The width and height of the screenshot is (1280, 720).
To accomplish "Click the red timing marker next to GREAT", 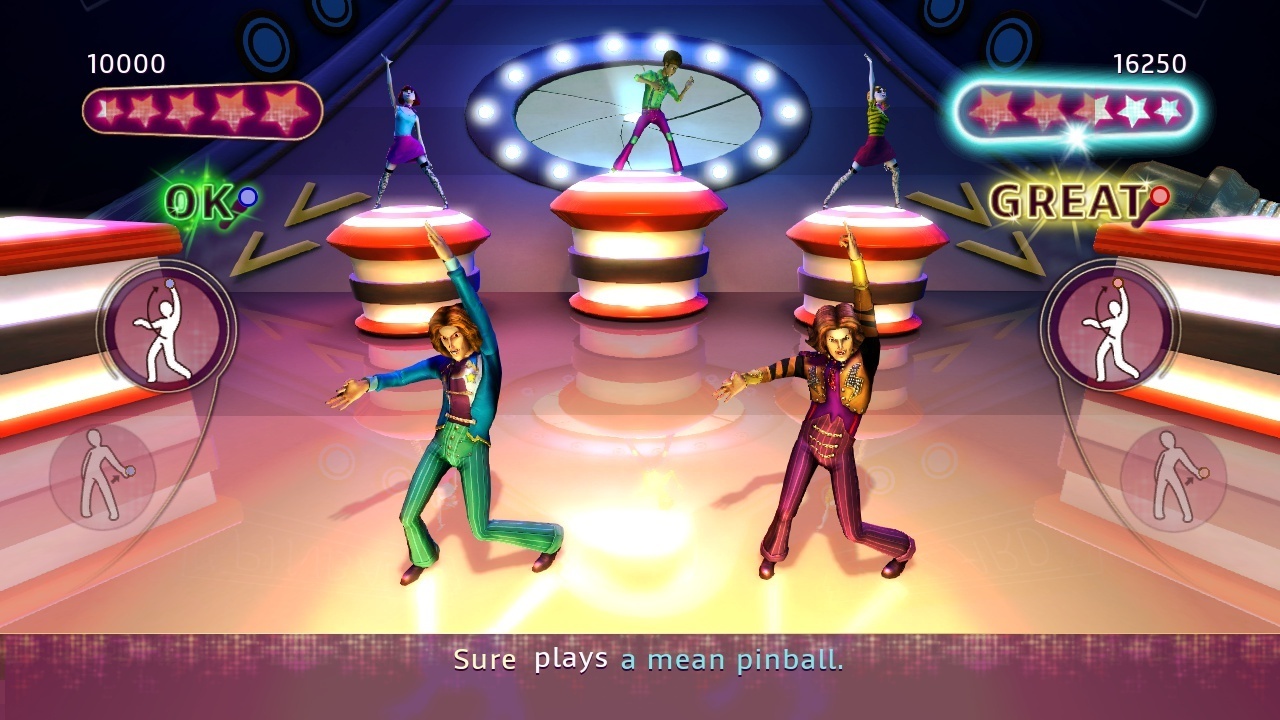I will point(1159,197).
